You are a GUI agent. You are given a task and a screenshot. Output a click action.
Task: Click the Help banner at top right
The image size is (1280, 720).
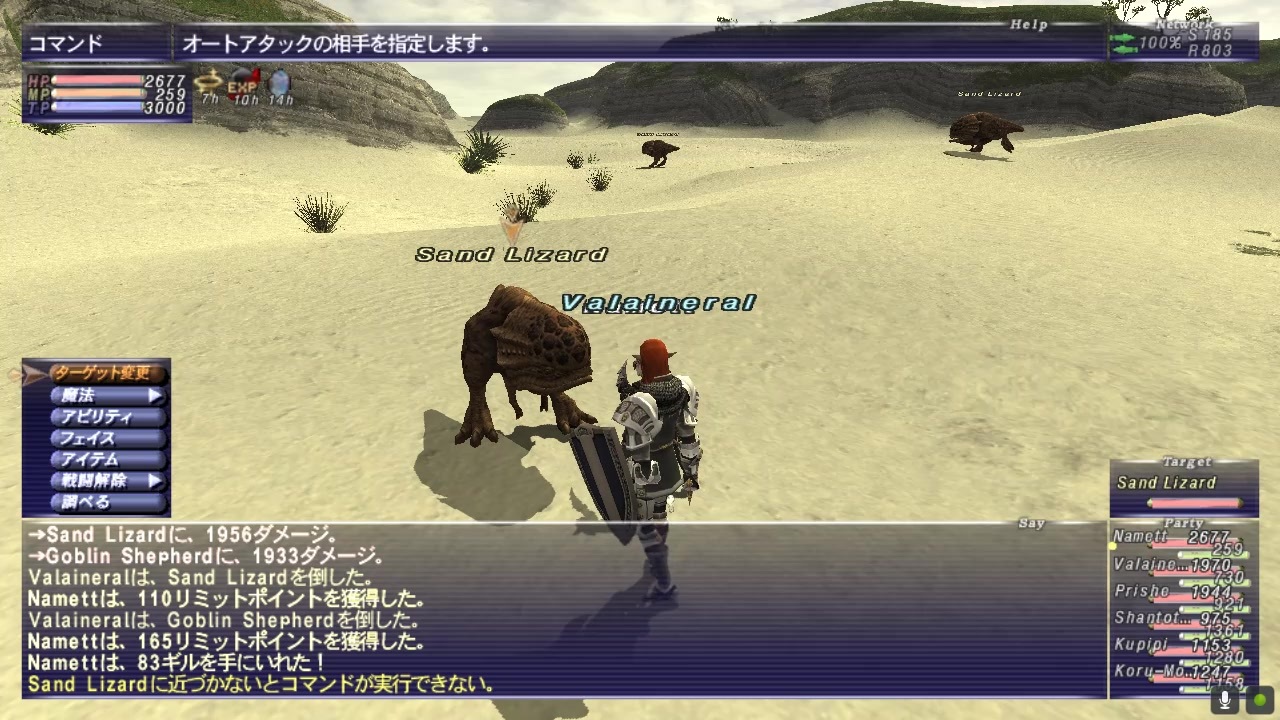click(1030, 25)
